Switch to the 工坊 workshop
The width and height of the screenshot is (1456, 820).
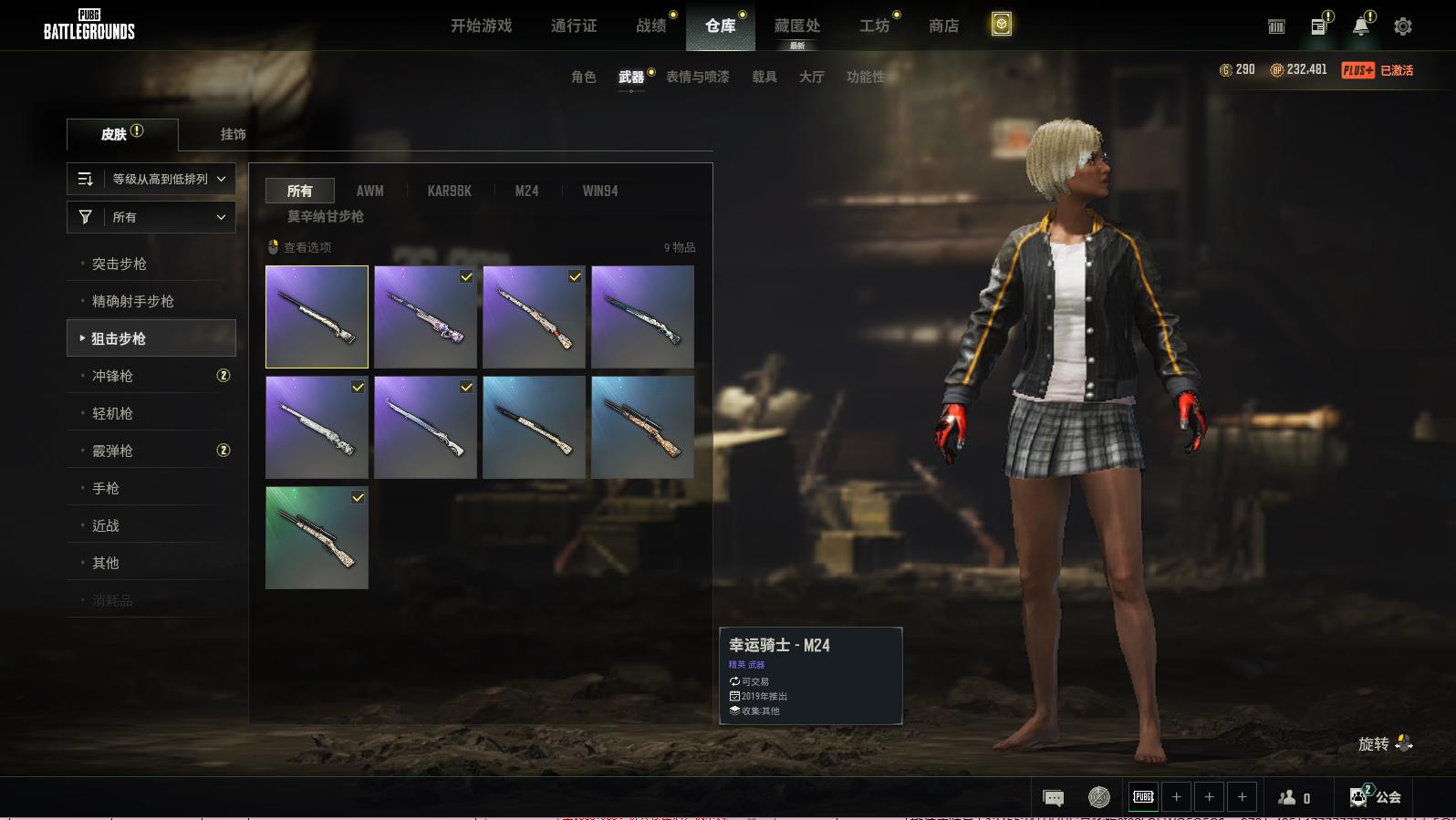(x=874, y=26)
